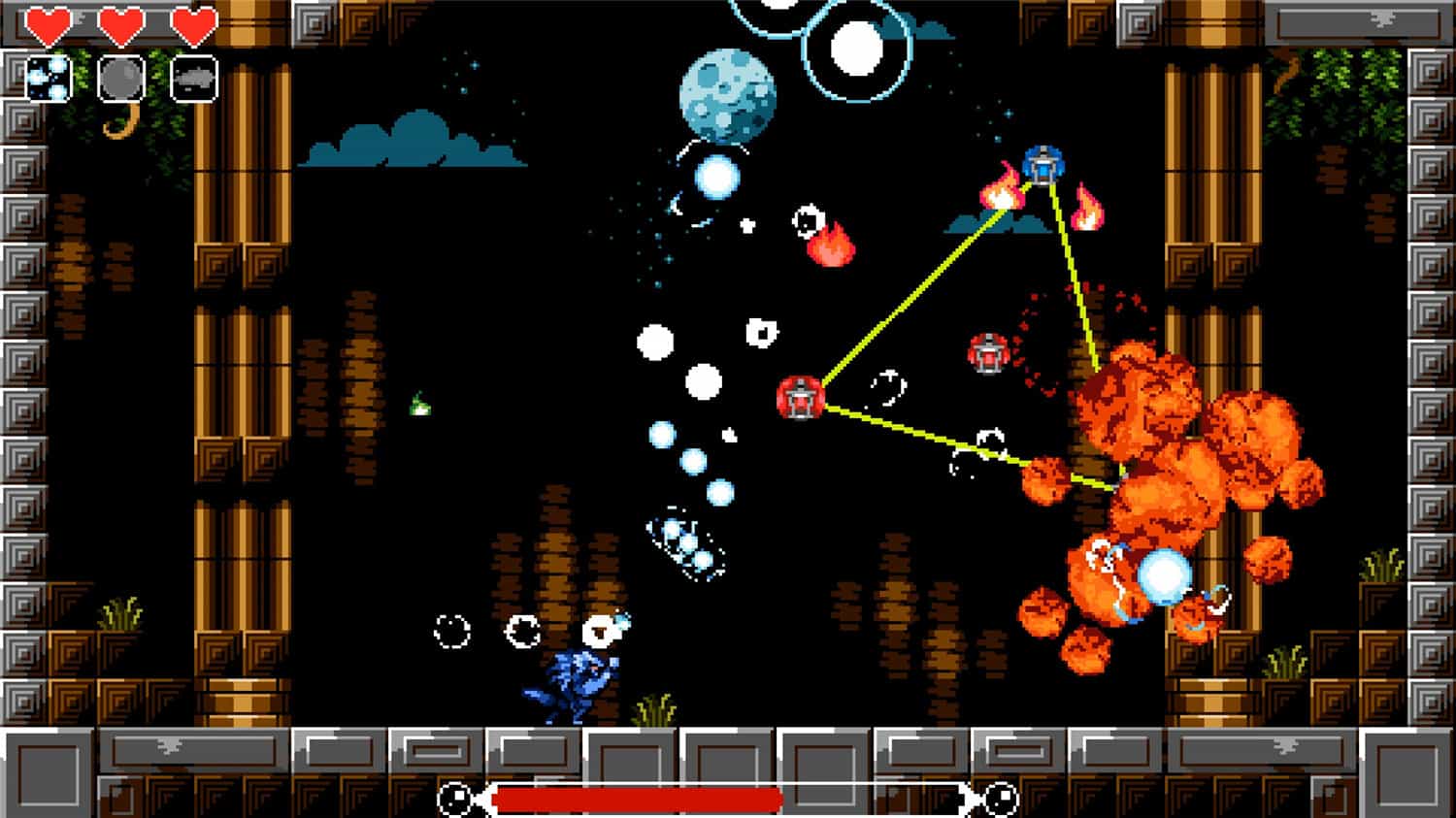Click the first red heart icon
The image size is (1456, 818).
click(47, 24)
